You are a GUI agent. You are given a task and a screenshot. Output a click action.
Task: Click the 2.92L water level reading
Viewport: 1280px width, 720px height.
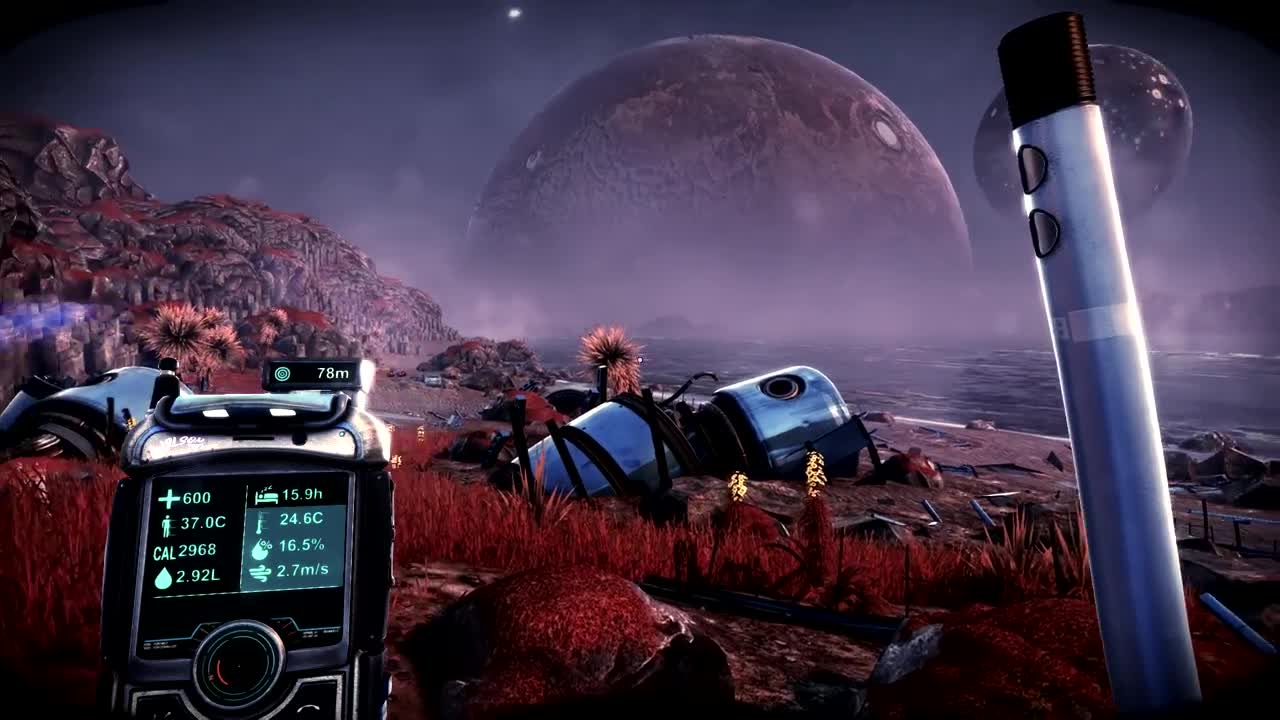tap(198, 576)
